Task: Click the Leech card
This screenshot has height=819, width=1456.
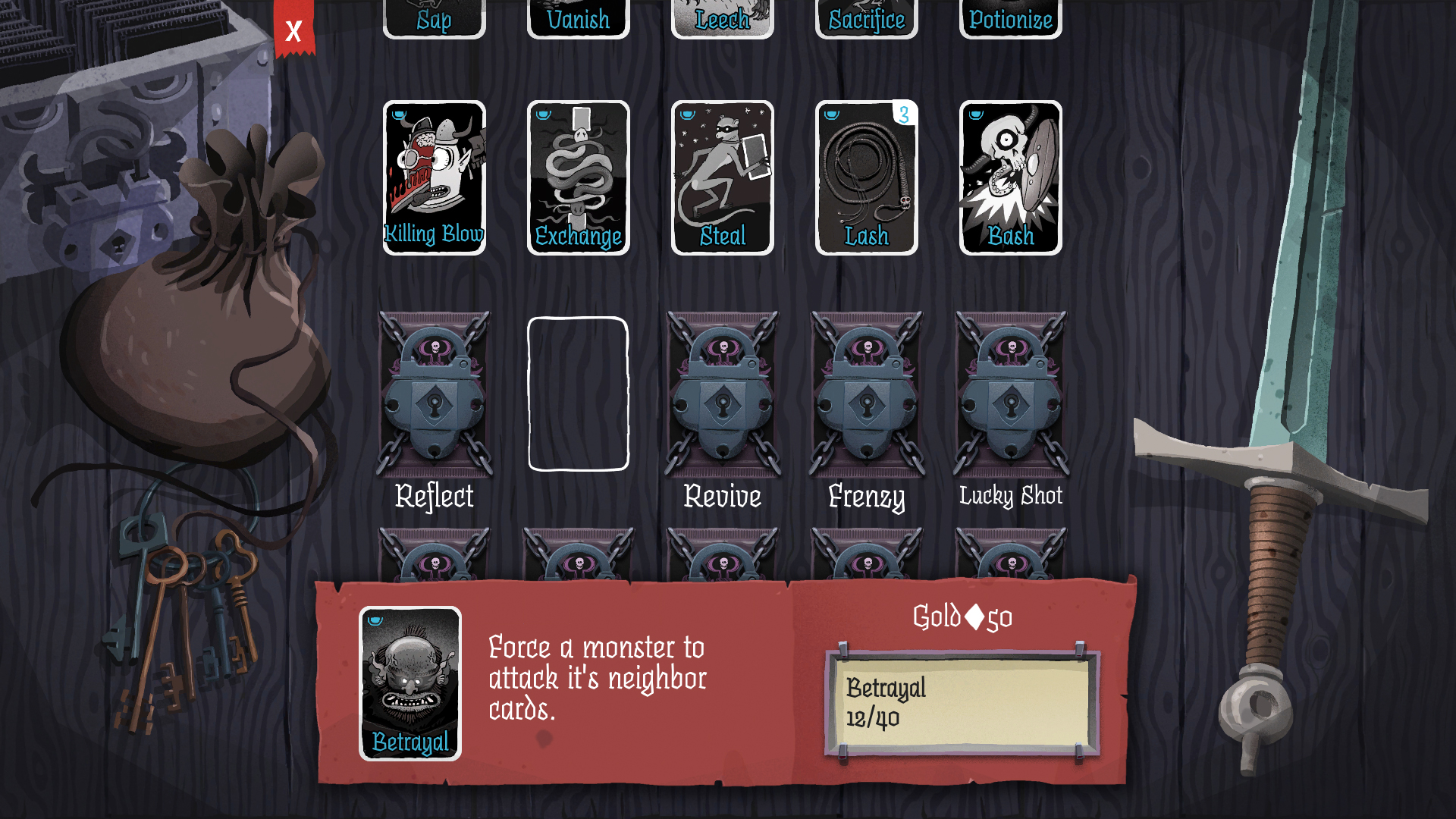Action: click(722, 15)
